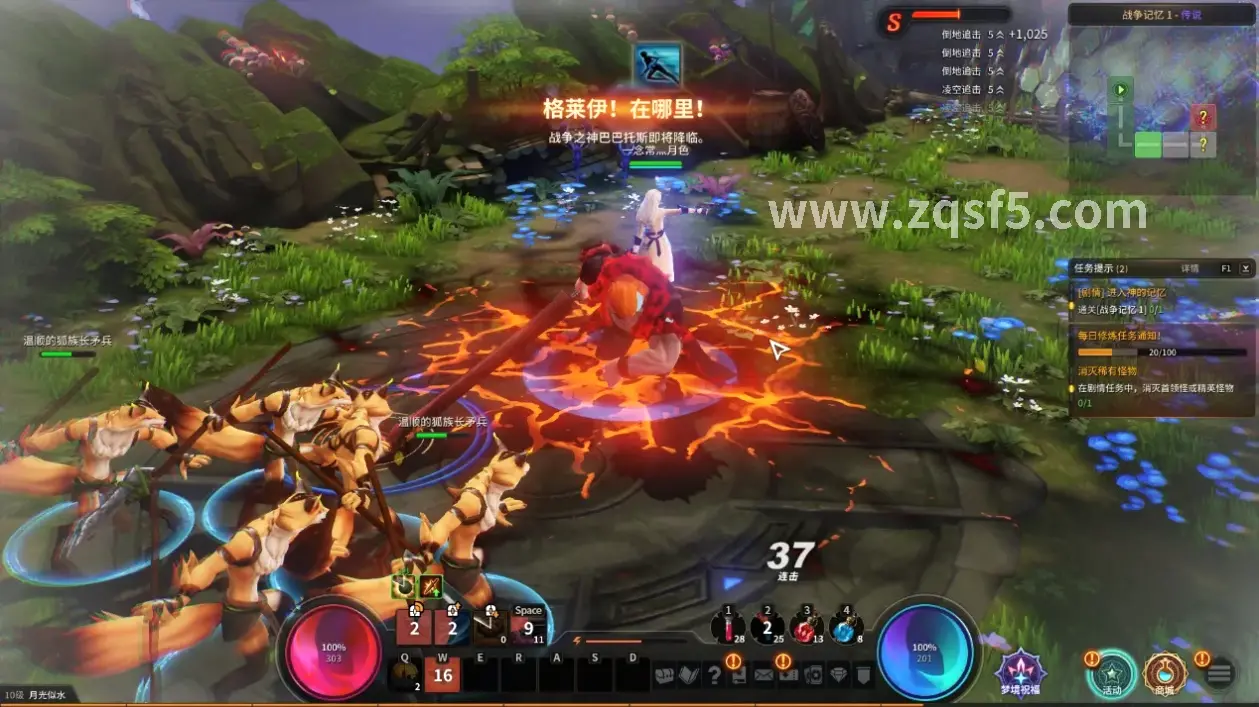The image size is (1259, 707).
Task: Open the inventory chest icon
Action: click(x=663, y=675)
